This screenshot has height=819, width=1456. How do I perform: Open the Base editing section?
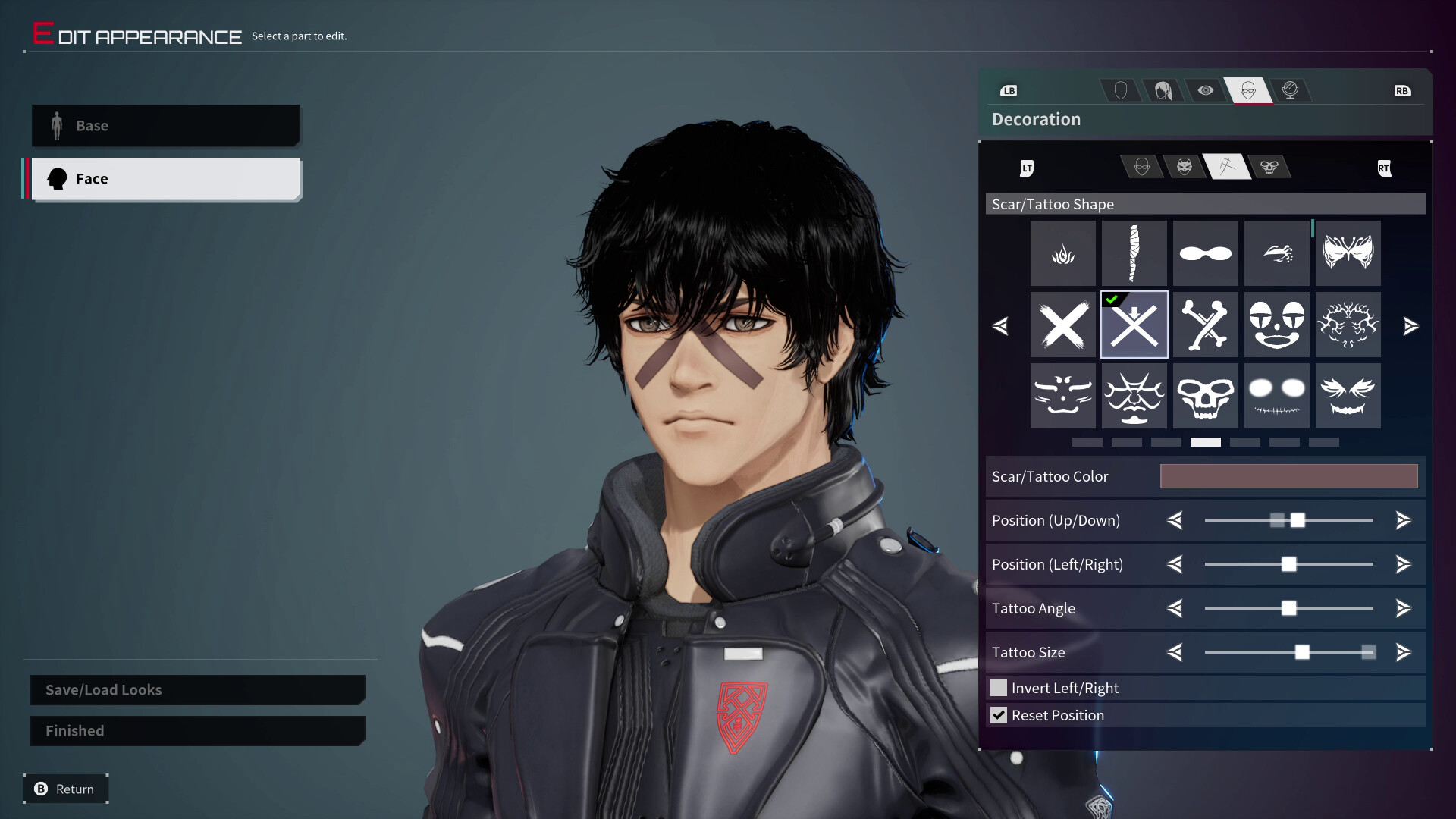(x=165, y=125)
